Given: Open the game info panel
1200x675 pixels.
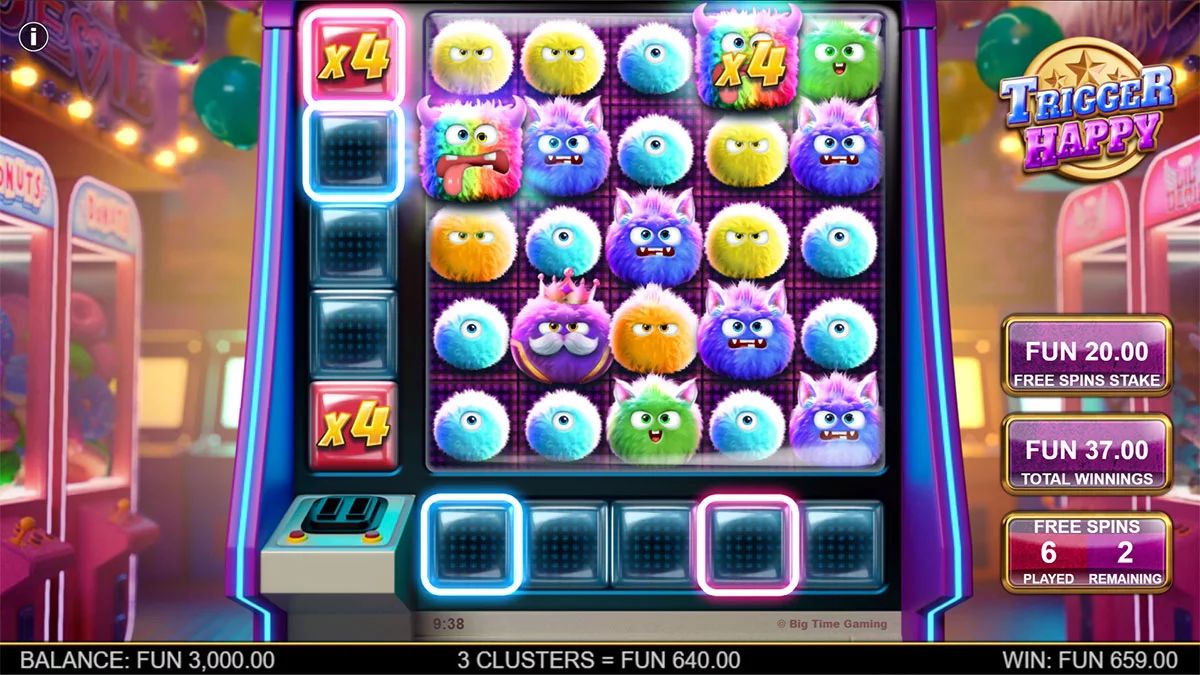Looking at the screenshot, I should [34, 38].
